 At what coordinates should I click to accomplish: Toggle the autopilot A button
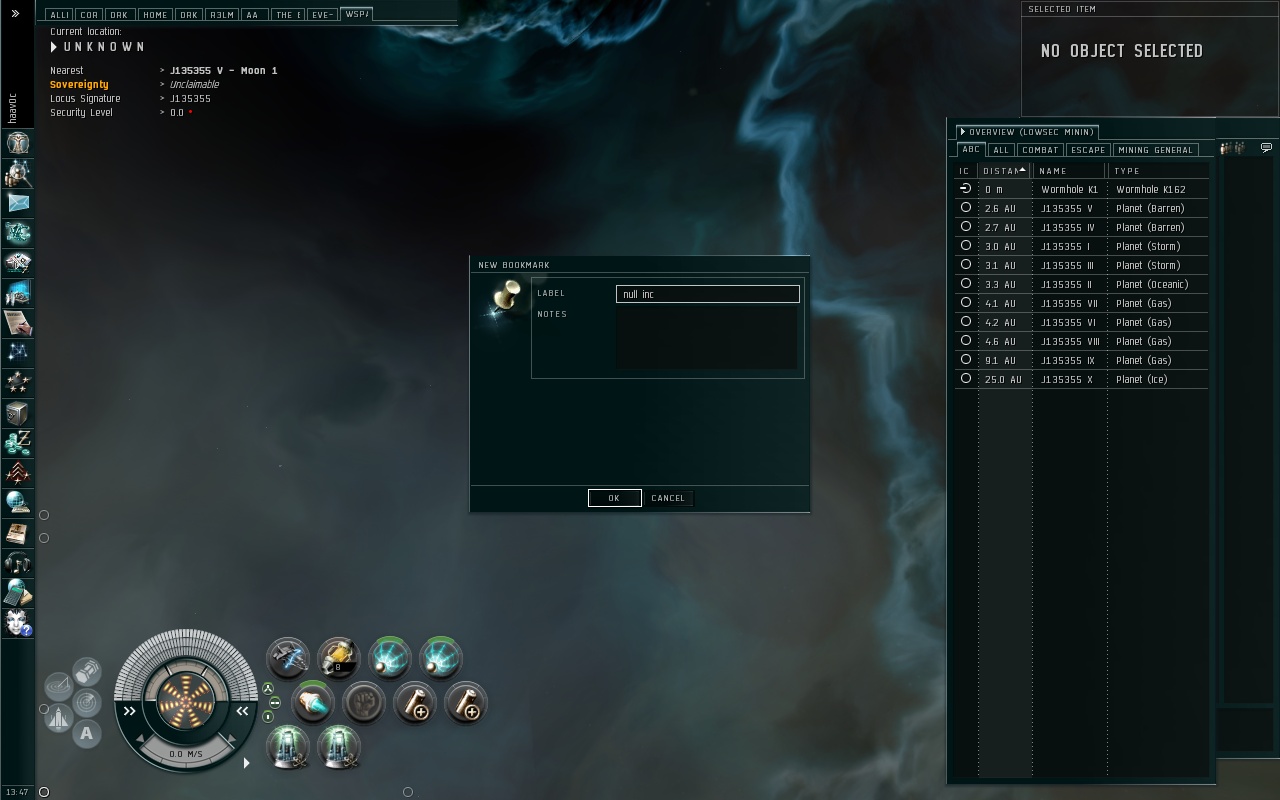(x=87, y=734)
